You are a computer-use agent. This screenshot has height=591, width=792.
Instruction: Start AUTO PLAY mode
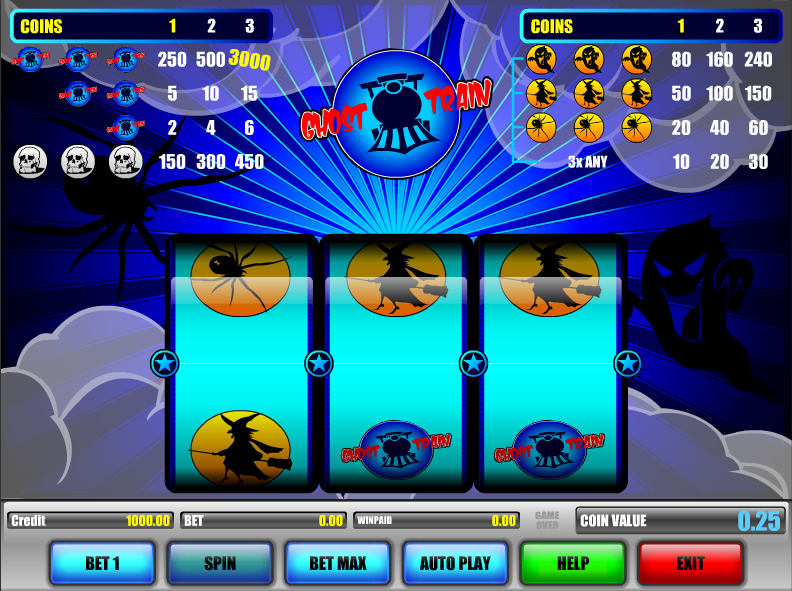click(x=455, y=563)
